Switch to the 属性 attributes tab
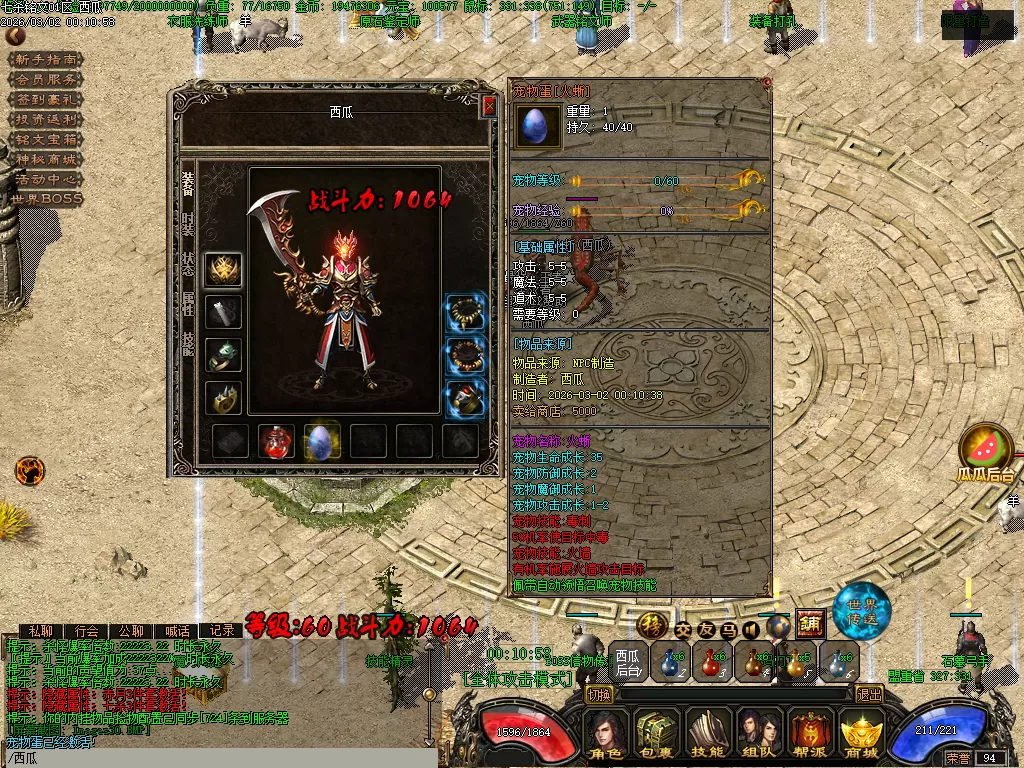Screen dimensions: 1024x768 (x=187, y=304)
